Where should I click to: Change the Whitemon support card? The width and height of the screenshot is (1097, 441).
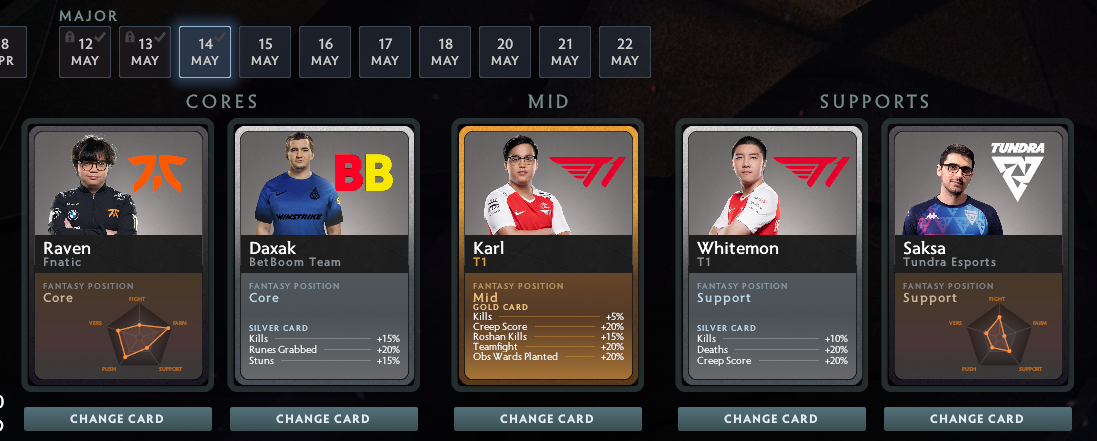point(772,419)
